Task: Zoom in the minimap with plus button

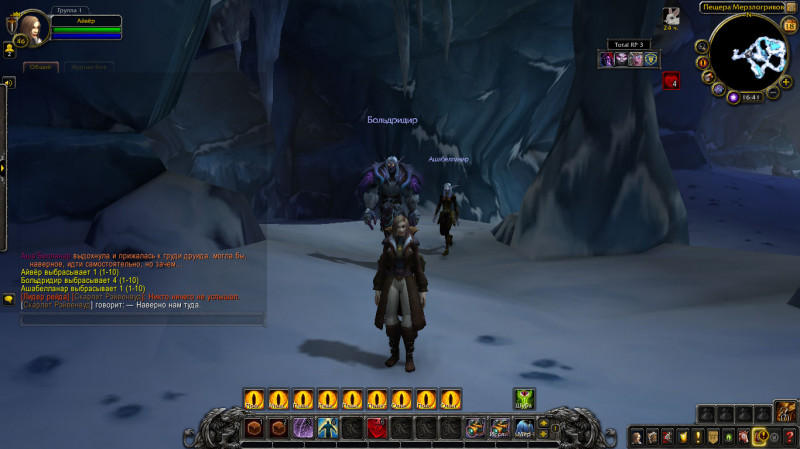Action: 786,81
